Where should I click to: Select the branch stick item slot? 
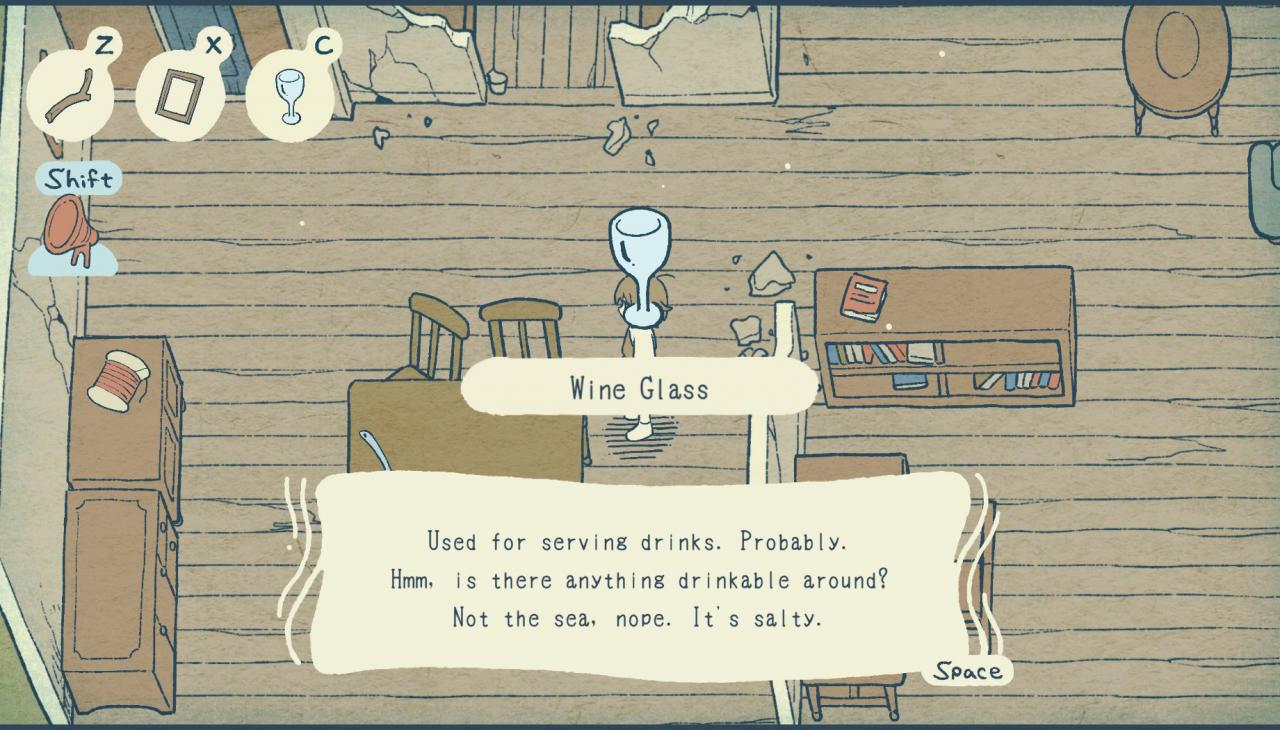pyautogui.click(x=70, y=97)
